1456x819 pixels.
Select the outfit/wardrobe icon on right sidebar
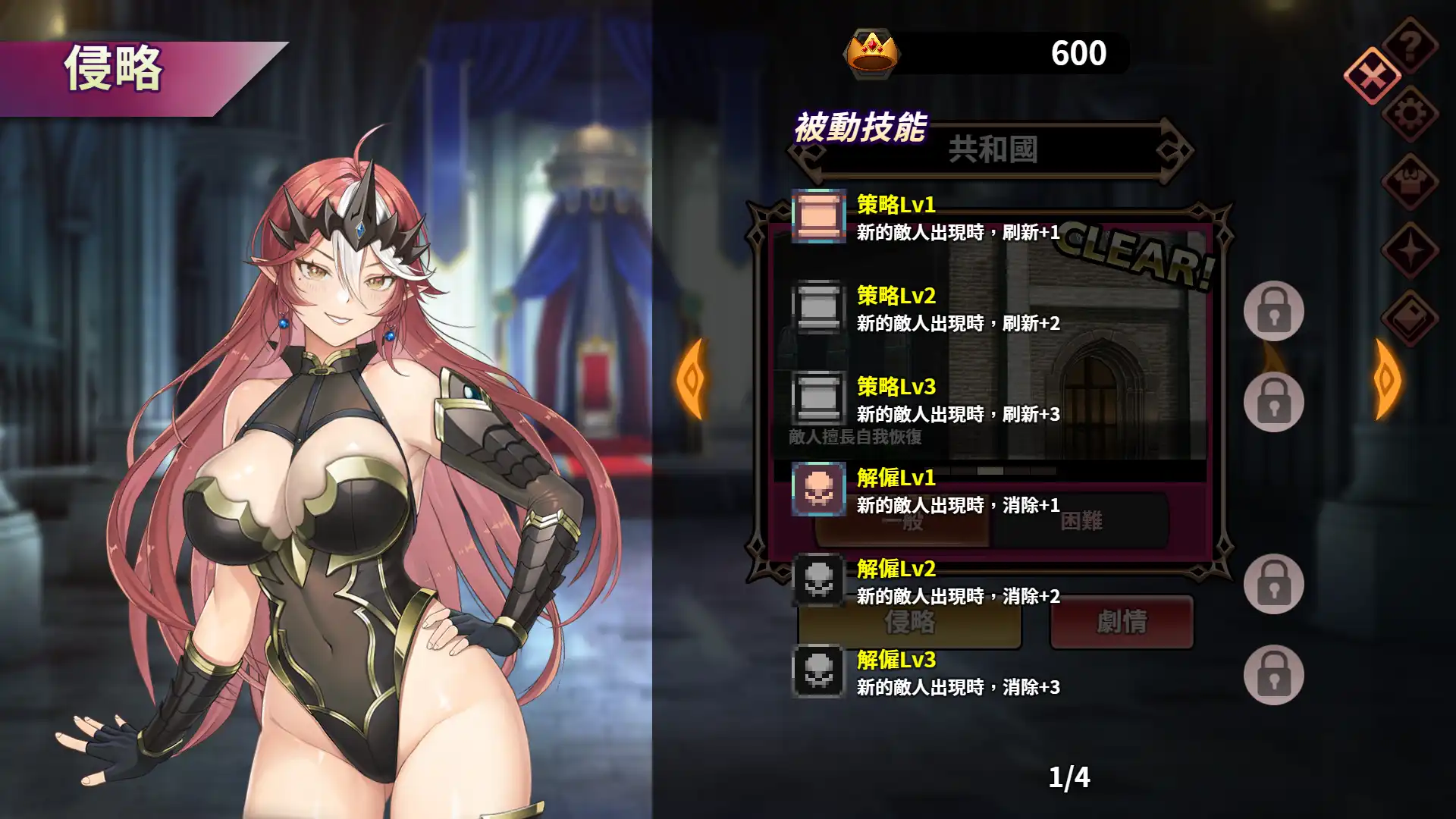(1410, 182)
